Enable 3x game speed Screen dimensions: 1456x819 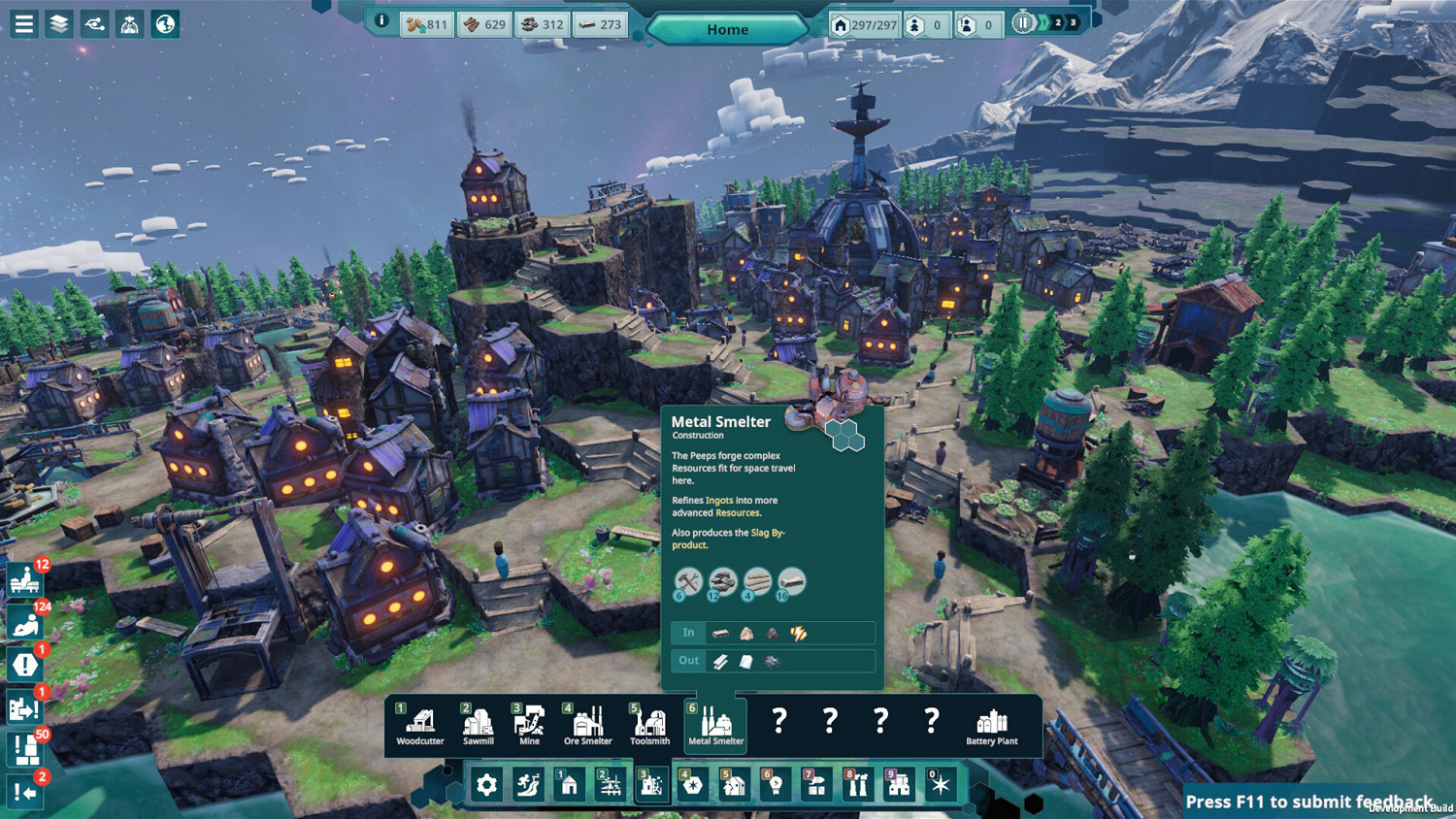(1072, 22)
